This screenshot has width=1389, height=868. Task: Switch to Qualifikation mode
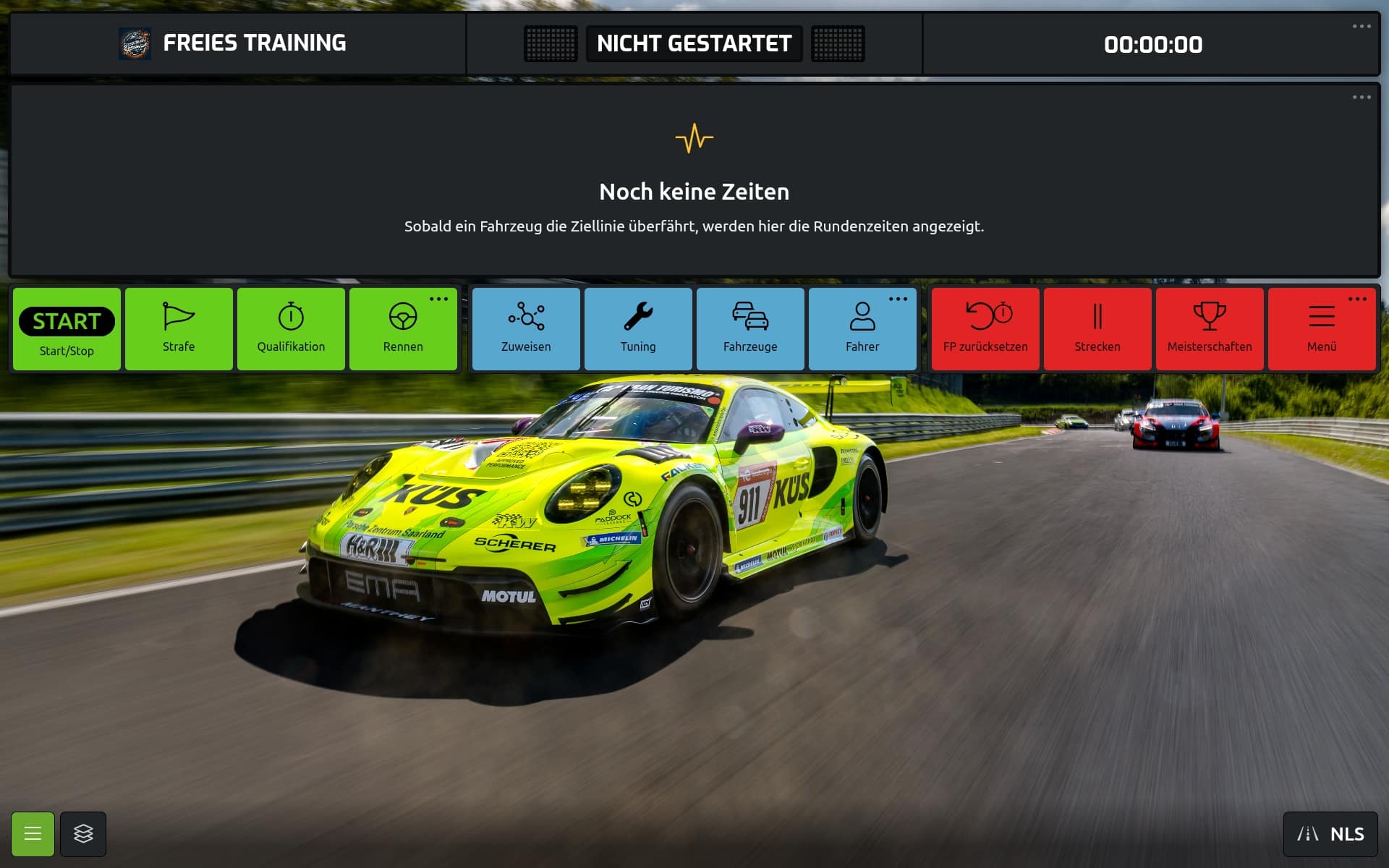291,329
